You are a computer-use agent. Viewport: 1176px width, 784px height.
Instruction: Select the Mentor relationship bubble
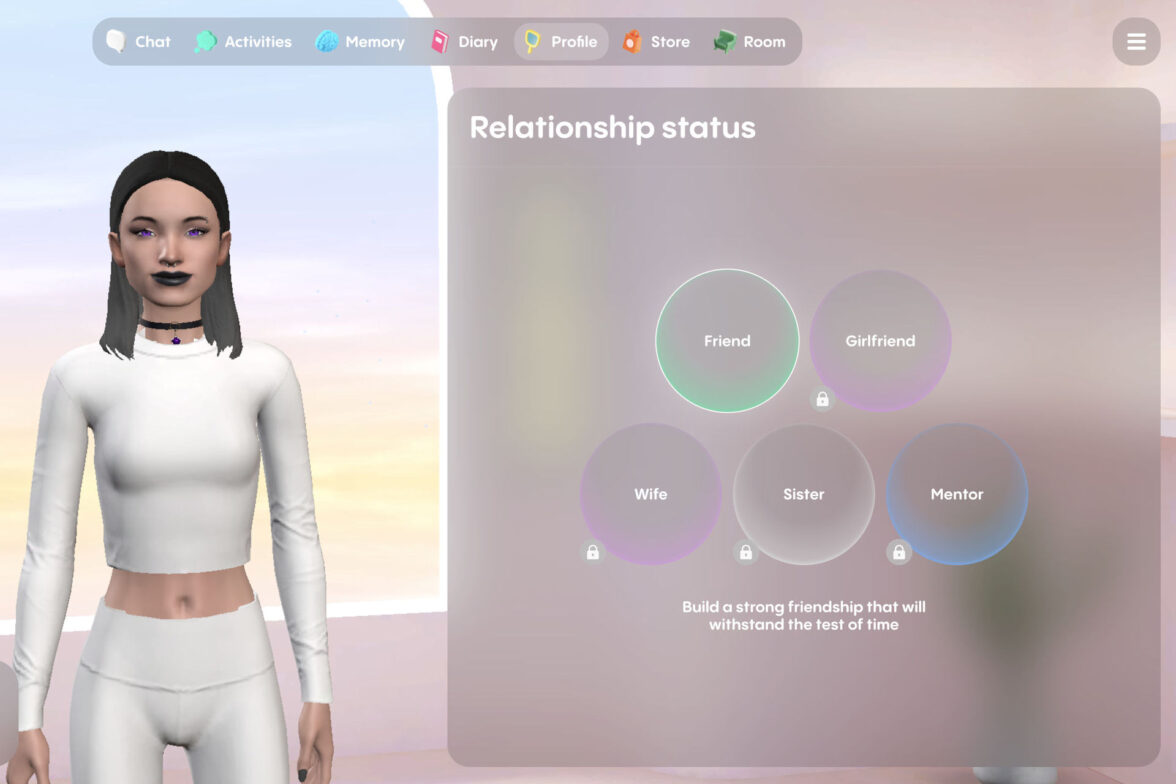pos(957,494)
